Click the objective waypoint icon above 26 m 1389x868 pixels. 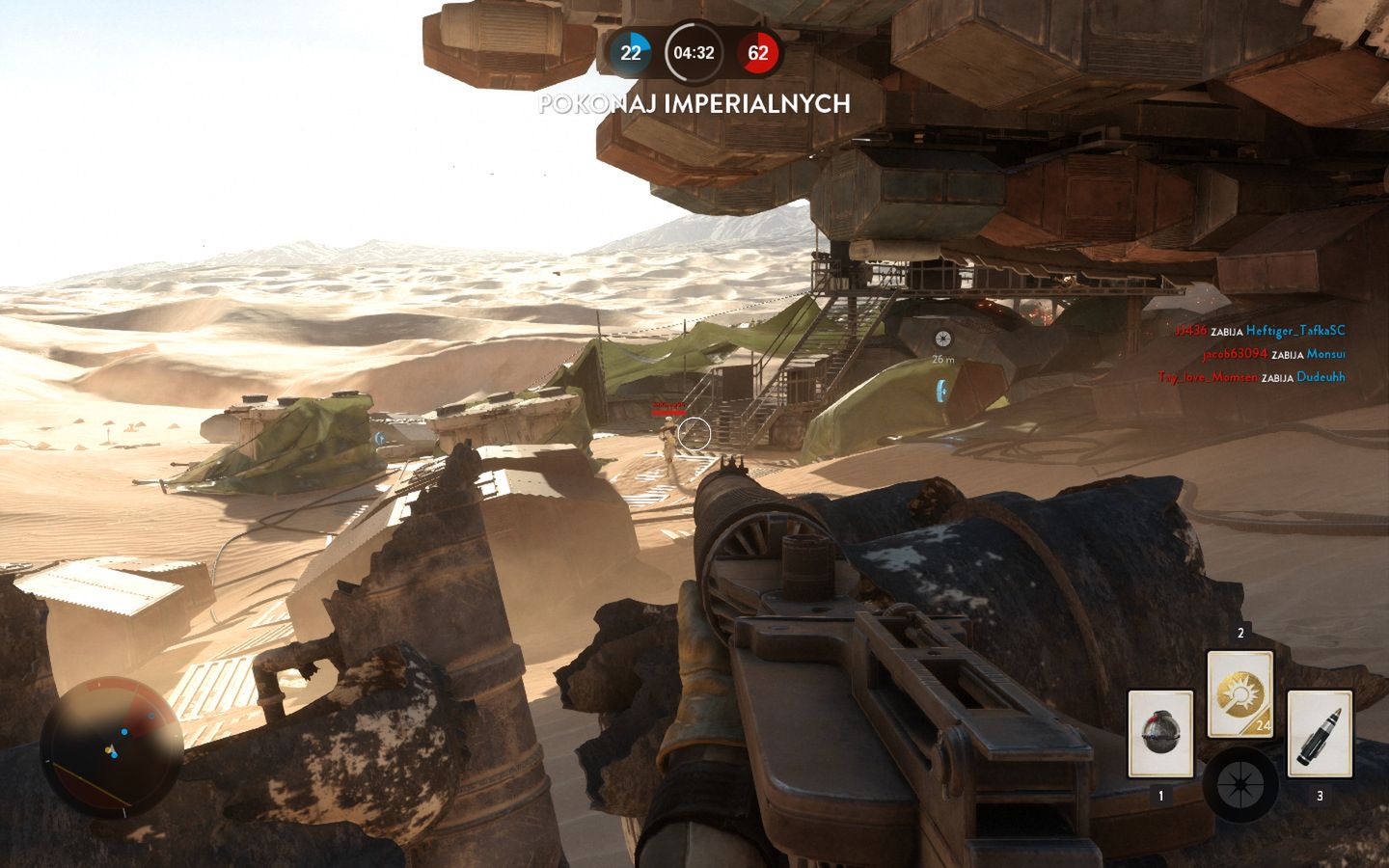[941, 338]
